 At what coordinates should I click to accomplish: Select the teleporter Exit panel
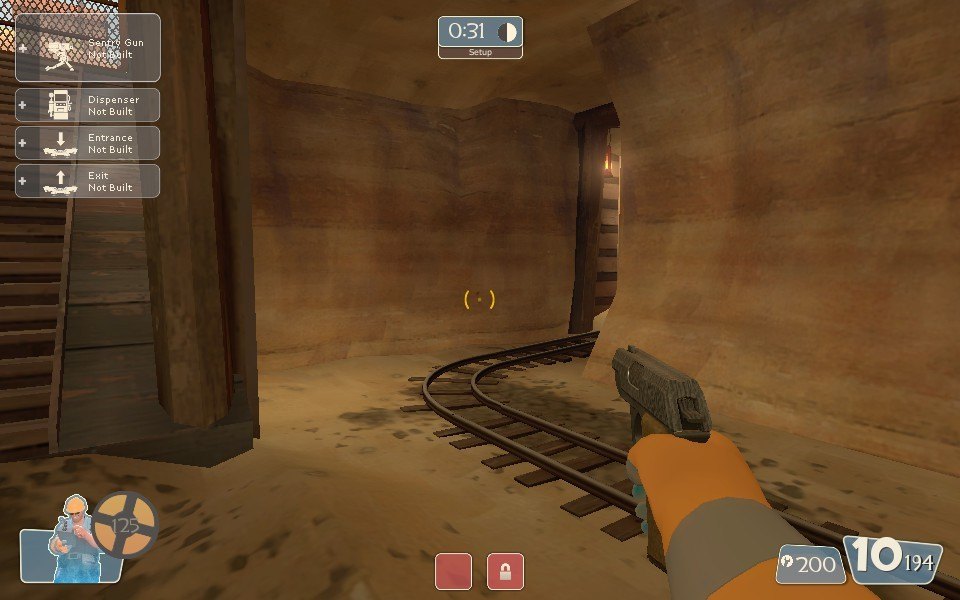[x=88, y=181]
